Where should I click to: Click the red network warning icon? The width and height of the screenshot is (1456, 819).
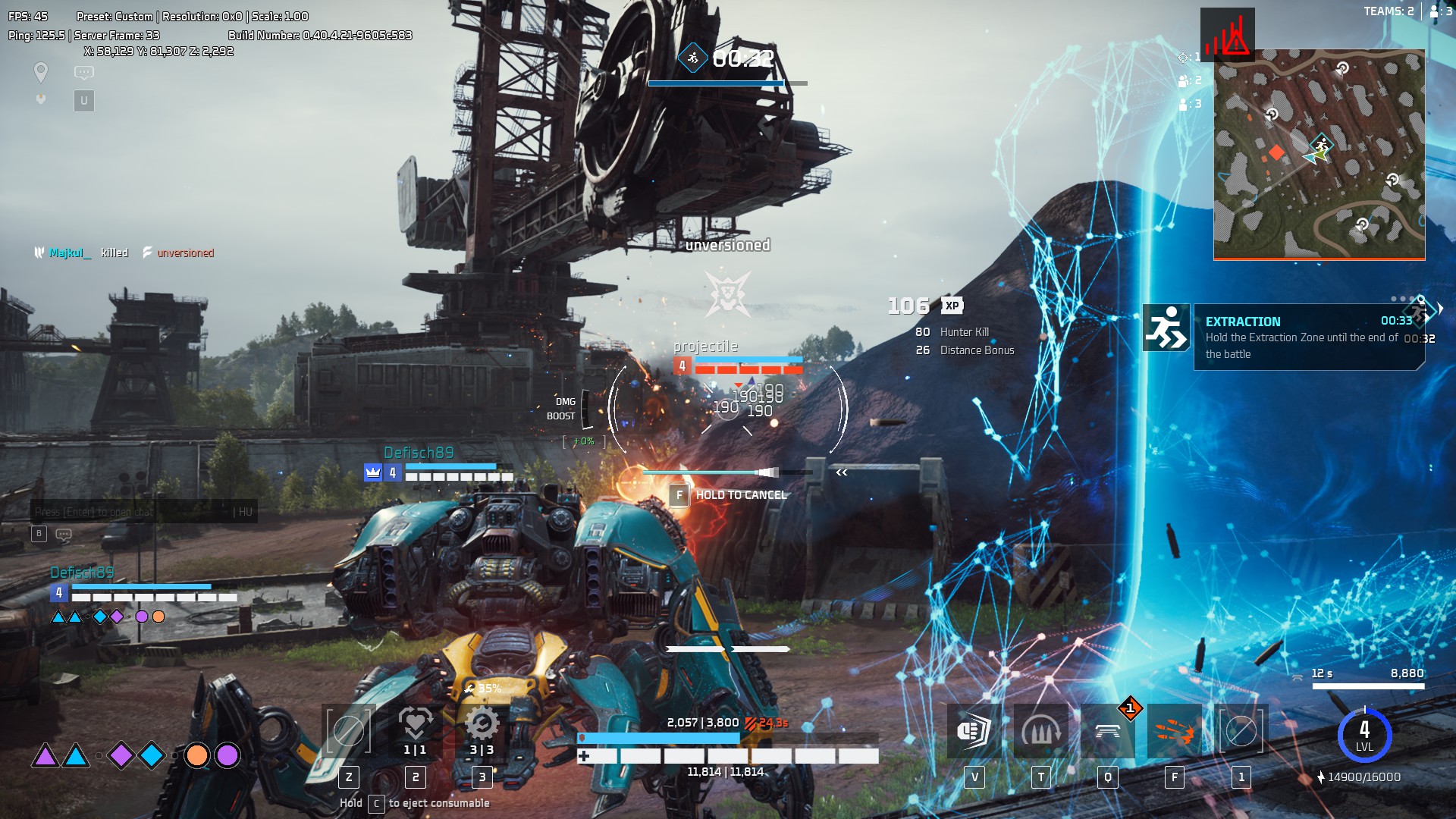coord(1227,35)
